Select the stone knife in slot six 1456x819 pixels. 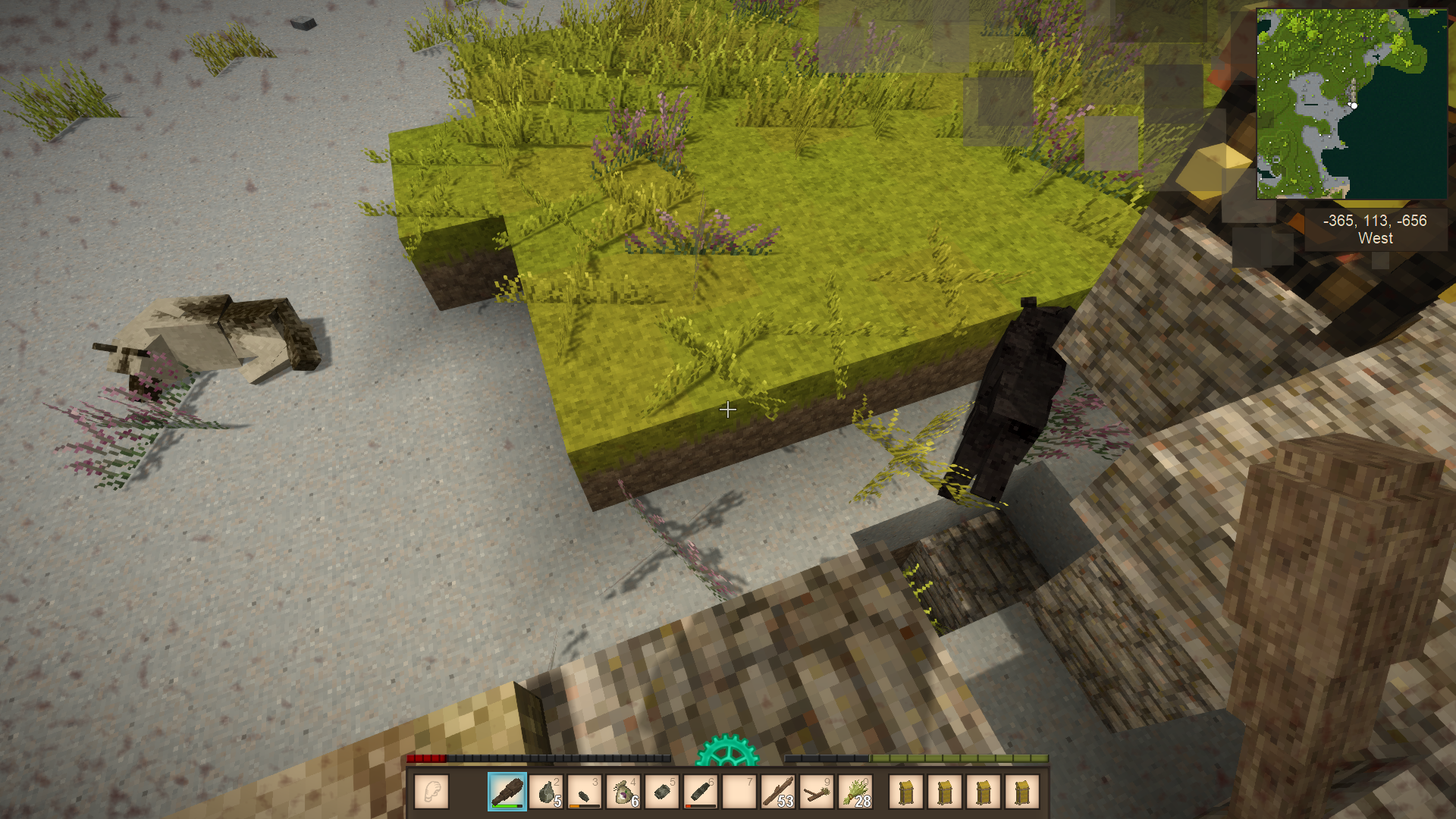coord(701,792)
